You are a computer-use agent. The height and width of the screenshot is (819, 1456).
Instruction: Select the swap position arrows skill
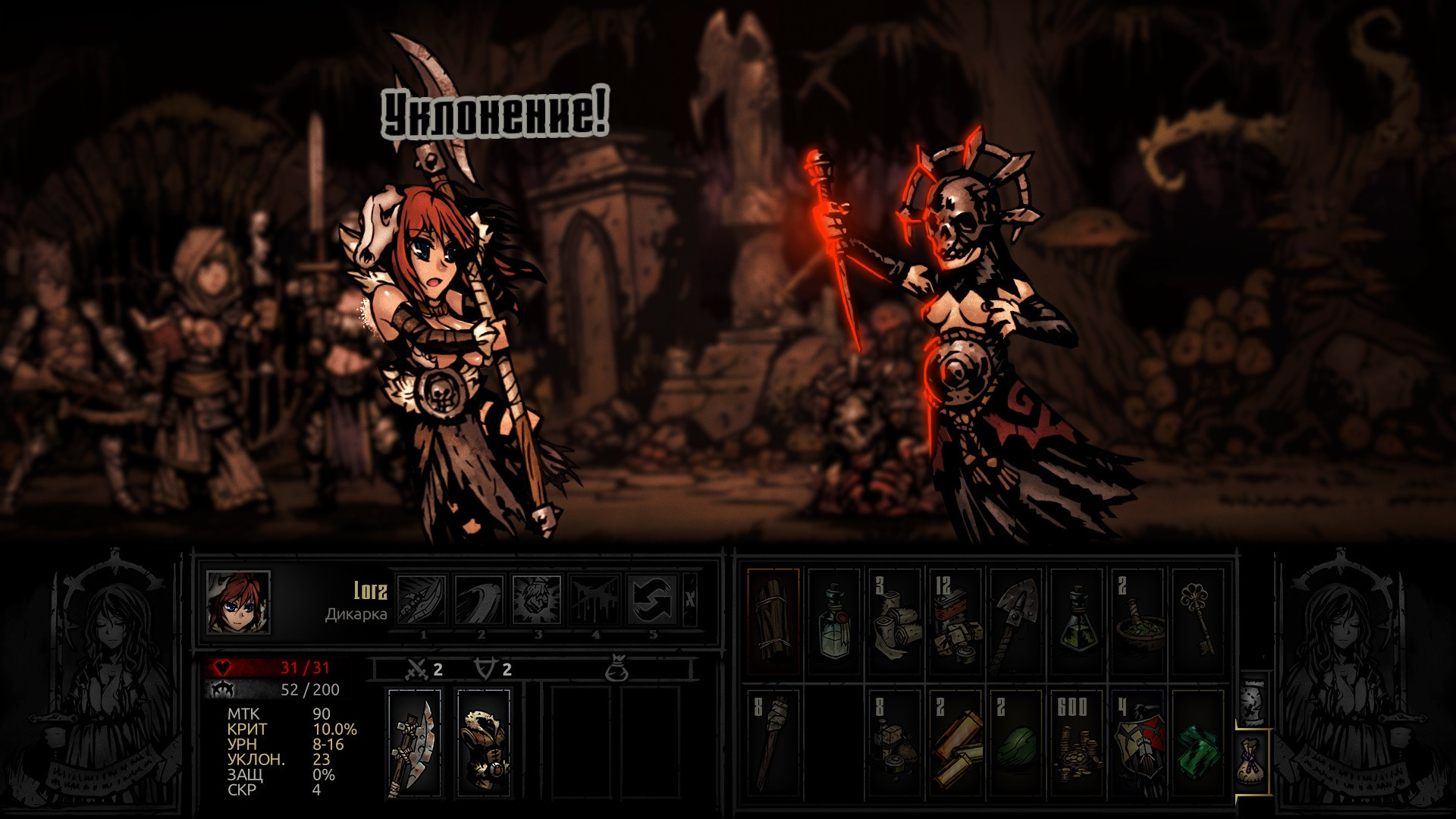point(652,599)
